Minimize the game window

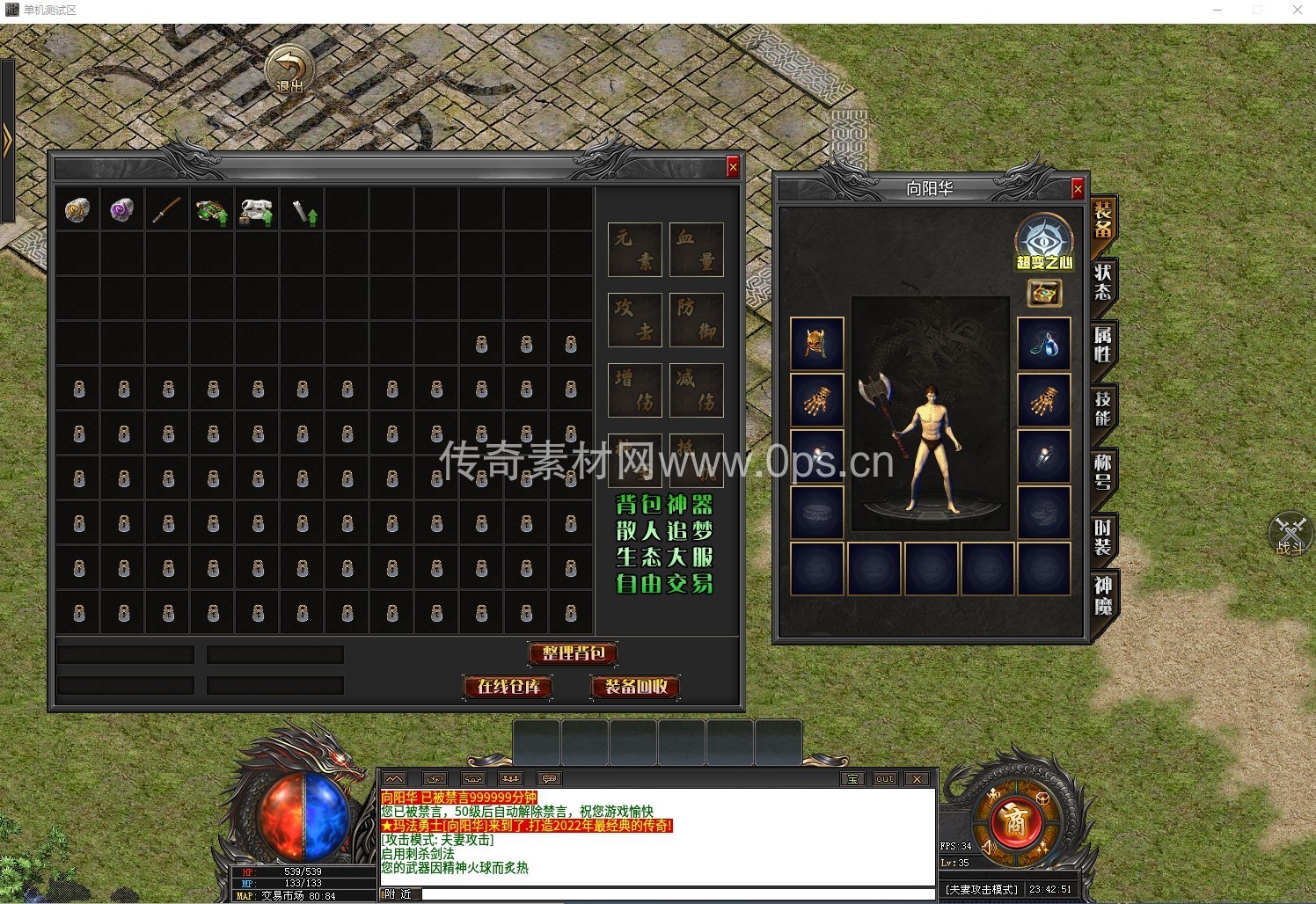[1218, 10]
